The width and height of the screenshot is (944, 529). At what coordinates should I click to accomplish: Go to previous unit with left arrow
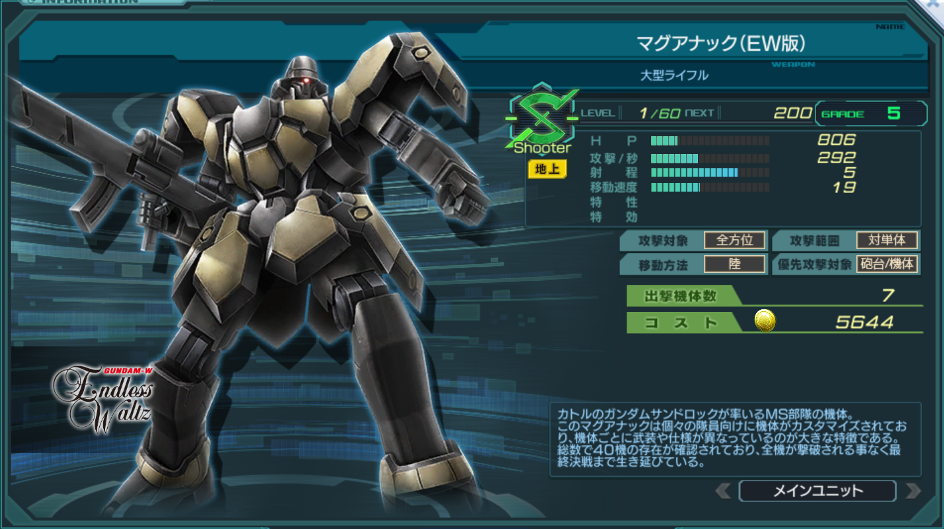click(x=723, y=491)
